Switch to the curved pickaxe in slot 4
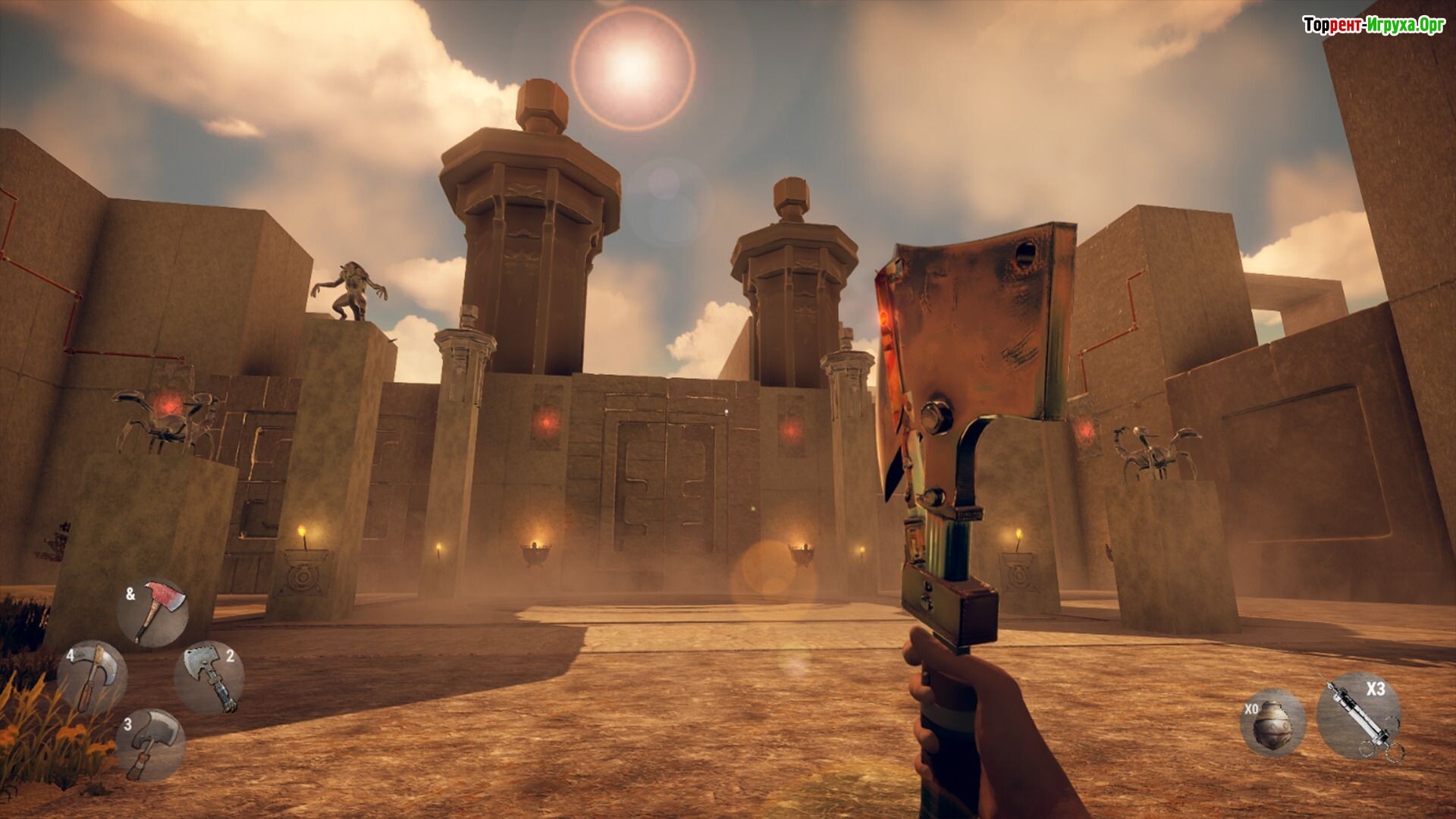The height and width of the screenshot is (819, 1456). 93,677
